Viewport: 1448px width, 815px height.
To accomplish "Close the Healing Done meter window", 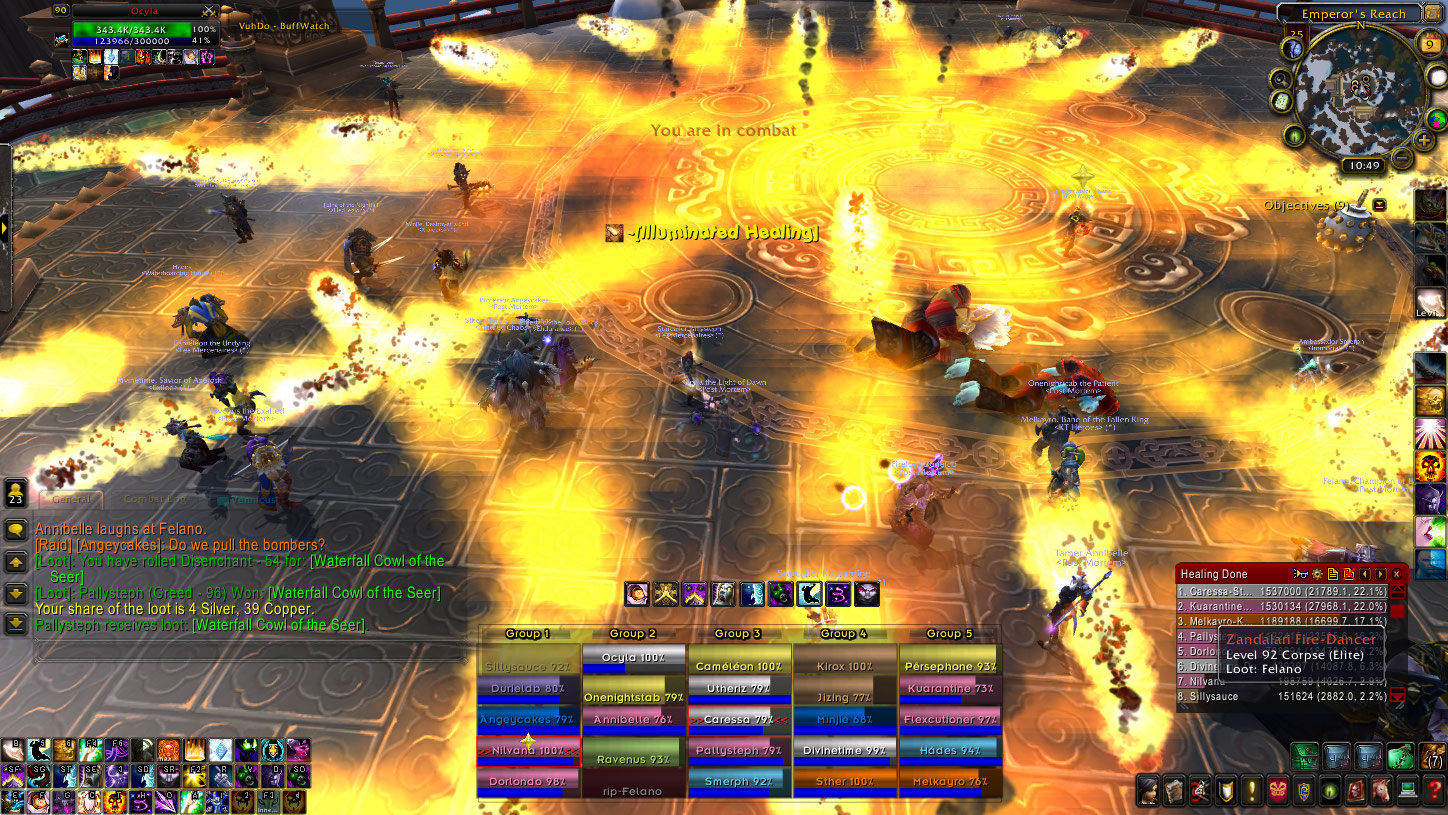I will tap(1396, 574).
